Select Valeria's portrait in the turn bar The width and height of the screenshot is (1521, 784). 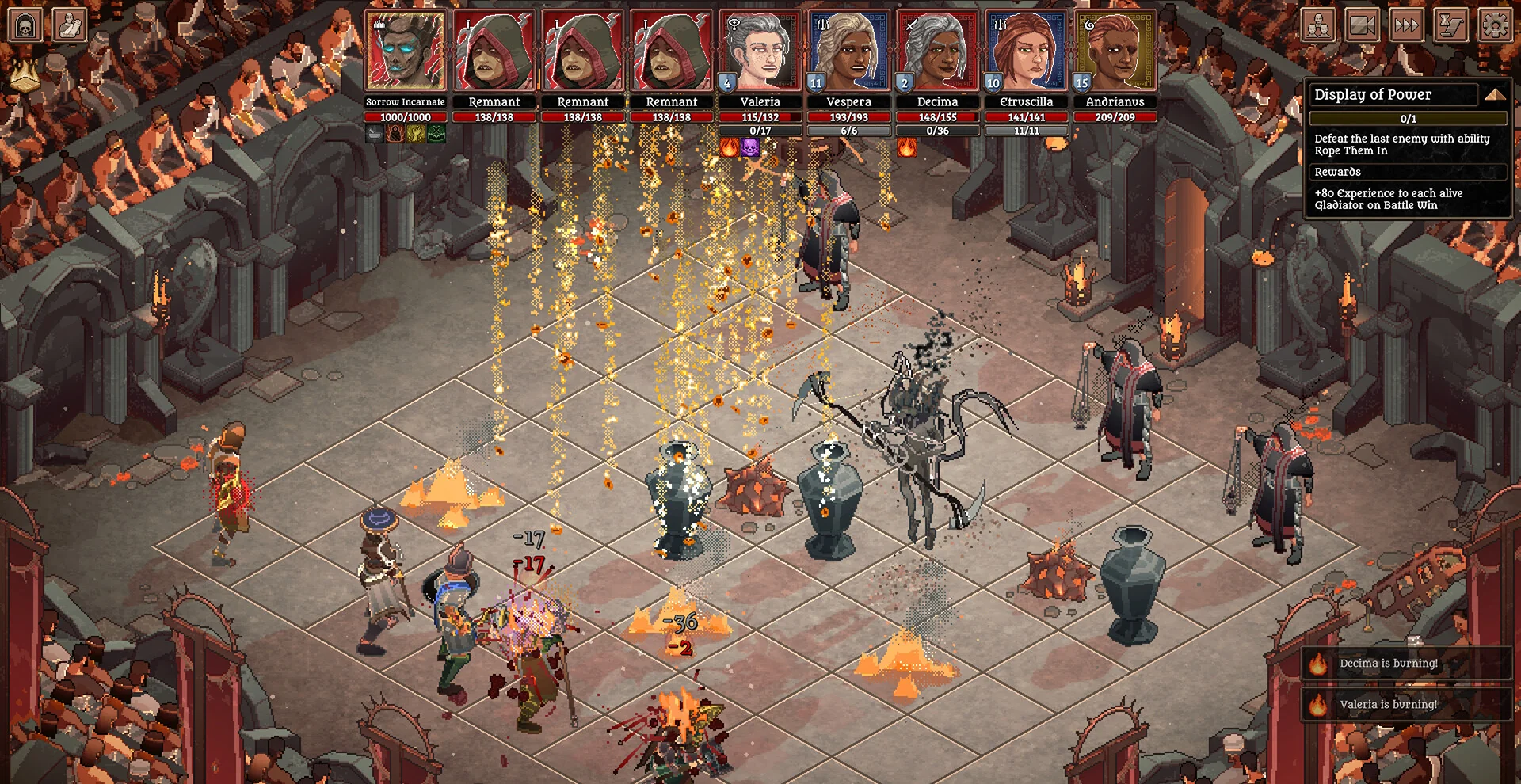tap(760, 51)
